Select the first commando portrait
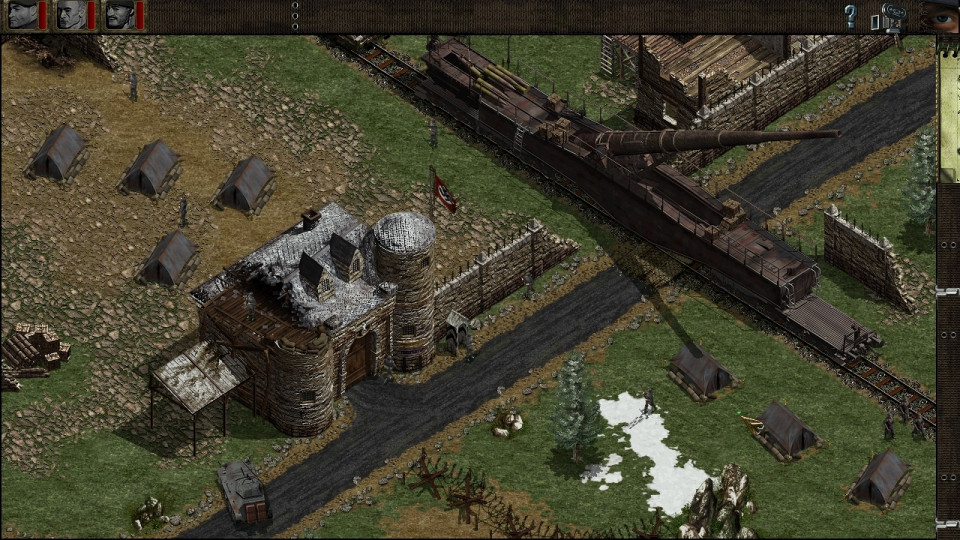This screenshot has height=540, width=960. click(22, 15)
